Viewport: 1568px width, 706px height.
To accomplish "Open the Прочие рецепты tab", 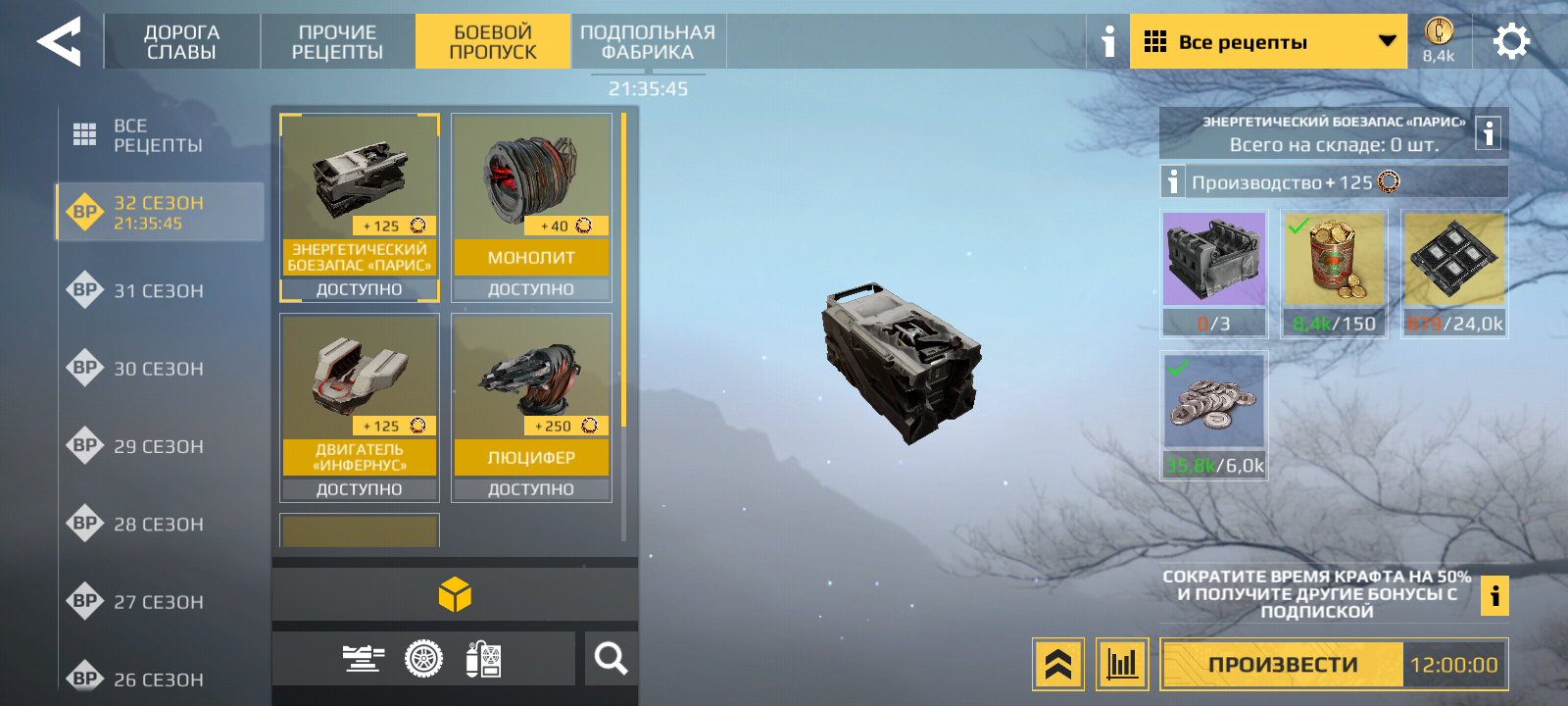I will (337, 42).
